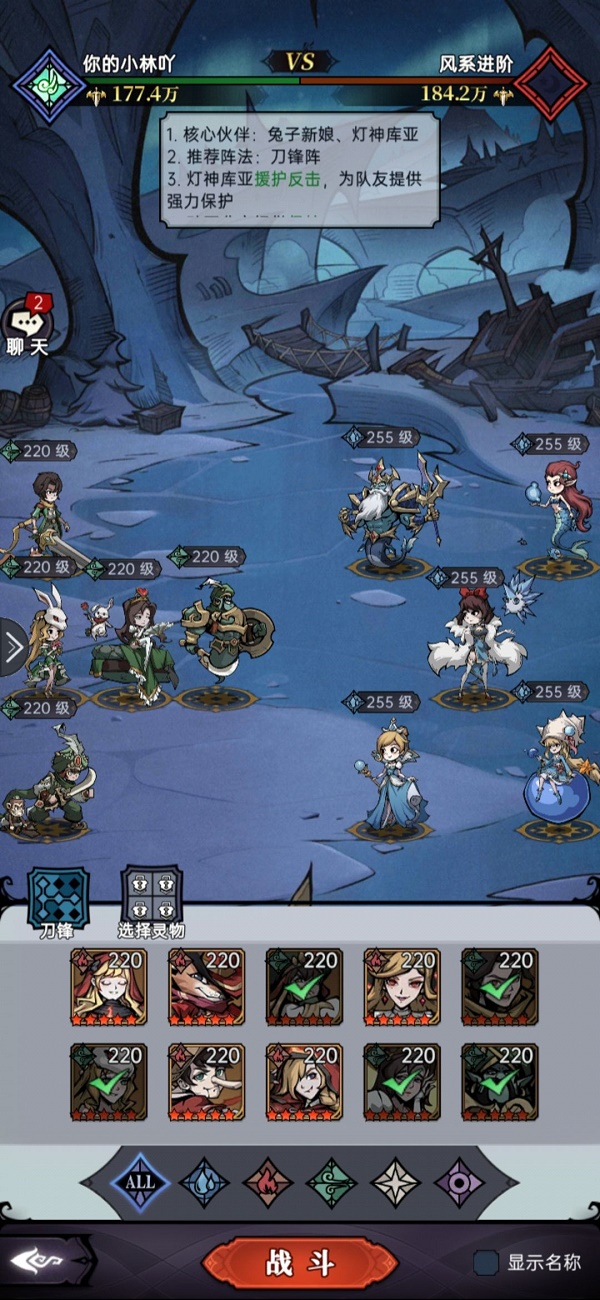
Task: Toggle the 显示名称 checkbox
Action: 487,1263
